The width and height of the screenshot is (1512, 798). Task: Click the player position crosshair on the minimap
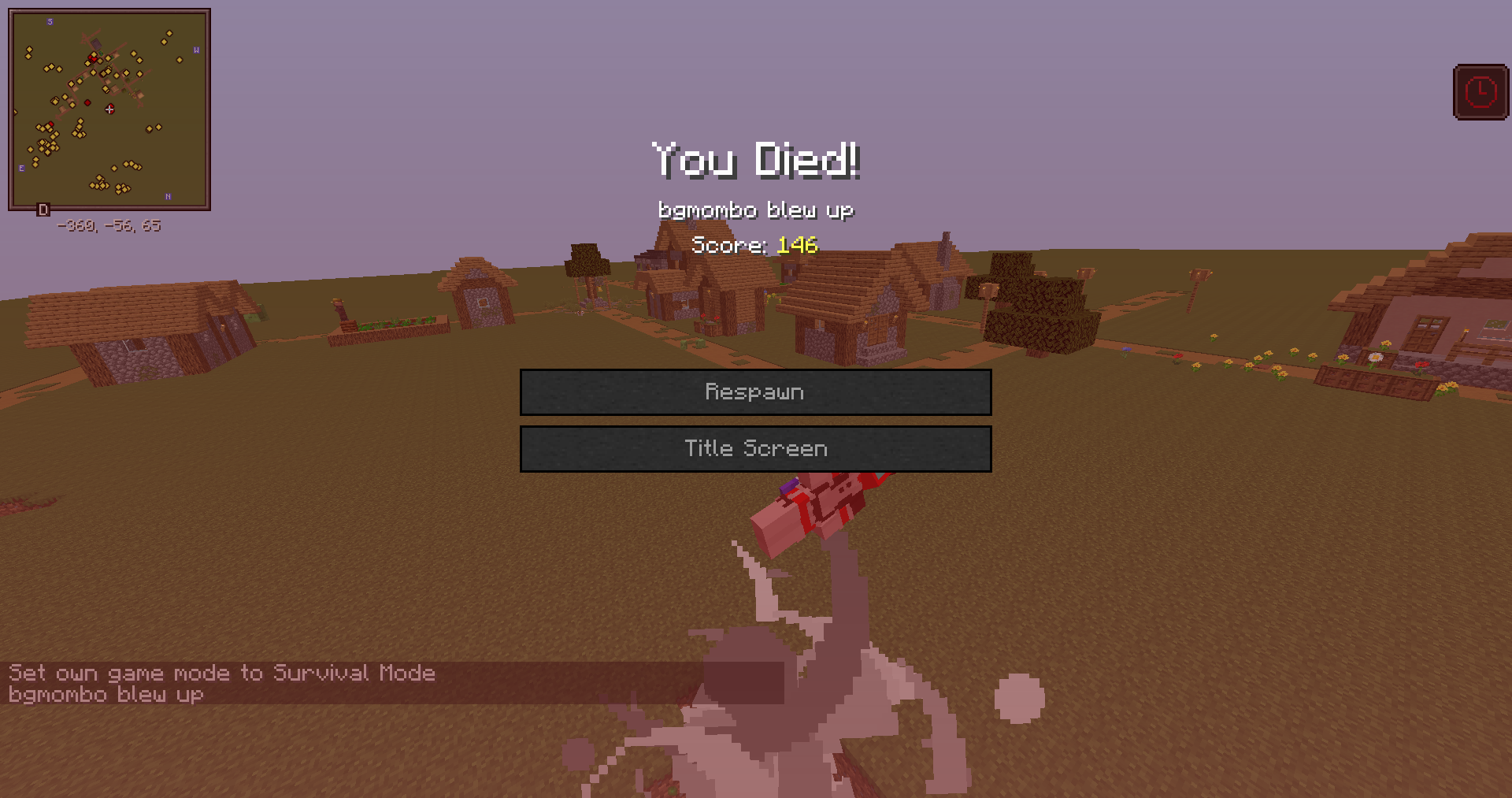109,110
